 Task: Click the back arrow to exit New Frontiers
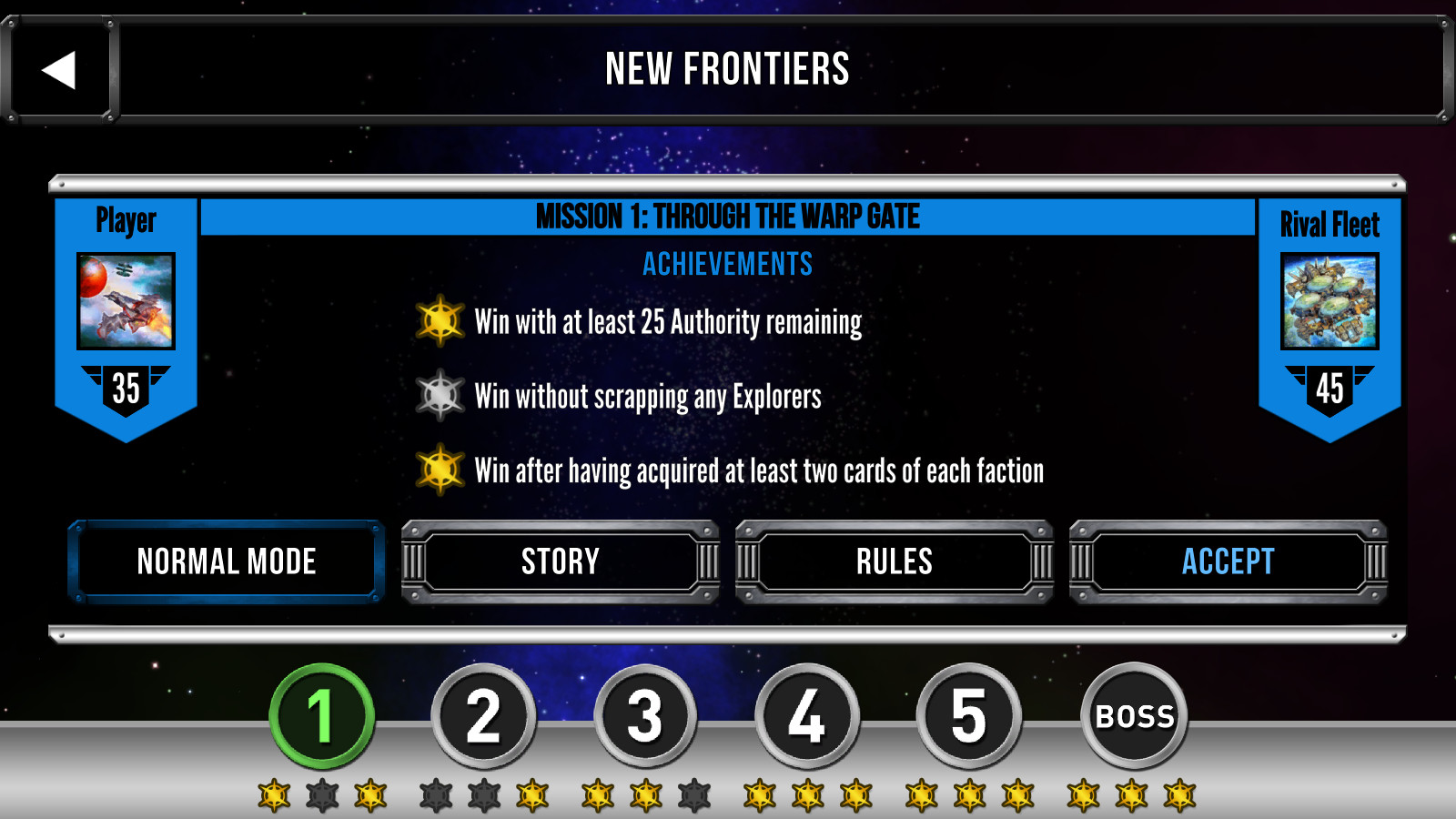pyautogui.click(x=58, y=70)
